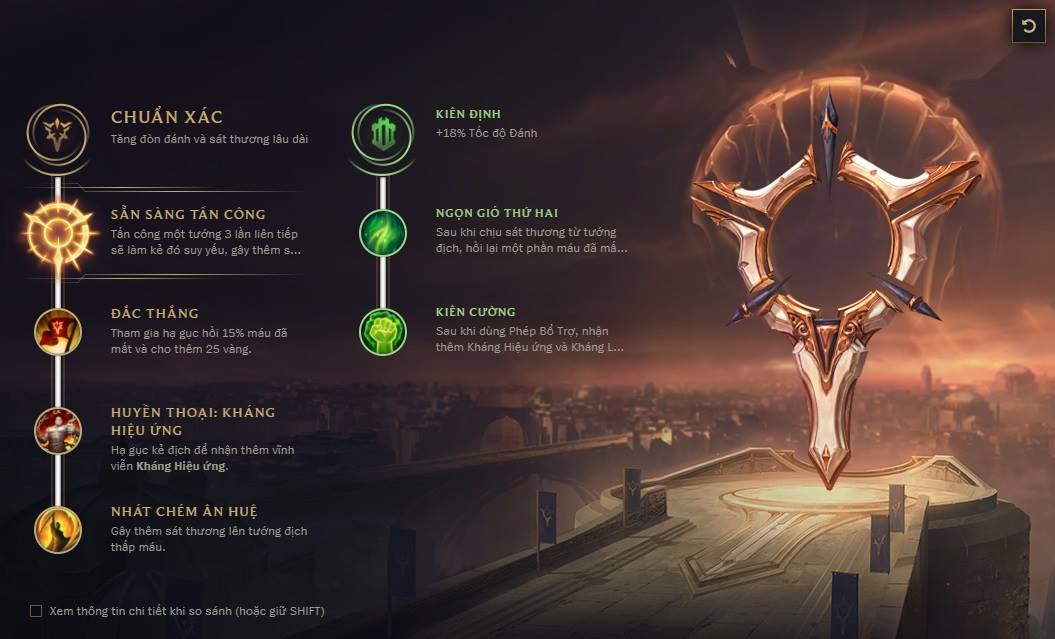Open the Kiên Định secondary rune tree
Image resolution: width=1055 pixels, height=639 pixels.
point(382,132)
